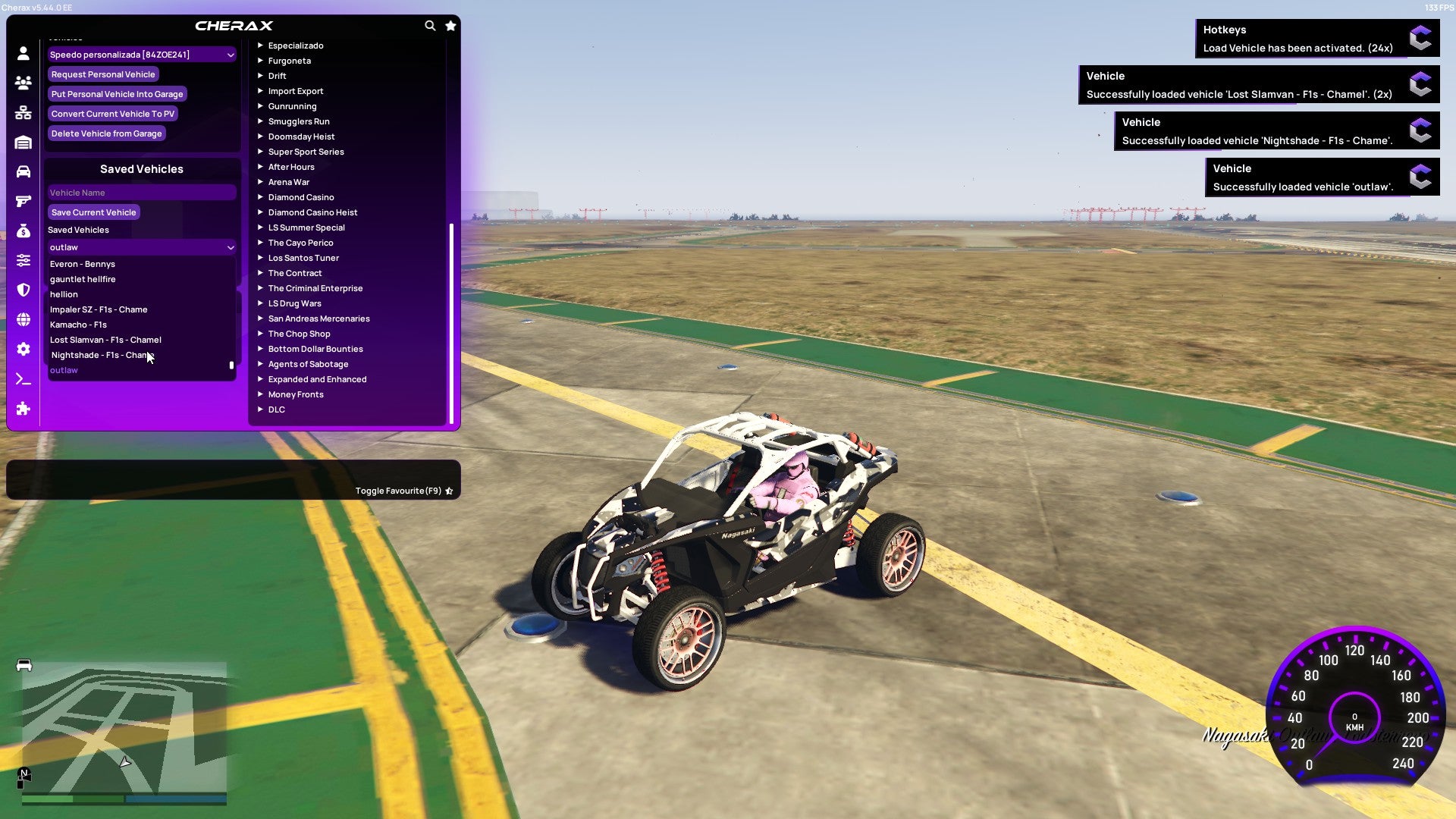Open the Lua scripts puzzle icon
The height and width of the screenshot is (819, 1456).
pos(23,409)
